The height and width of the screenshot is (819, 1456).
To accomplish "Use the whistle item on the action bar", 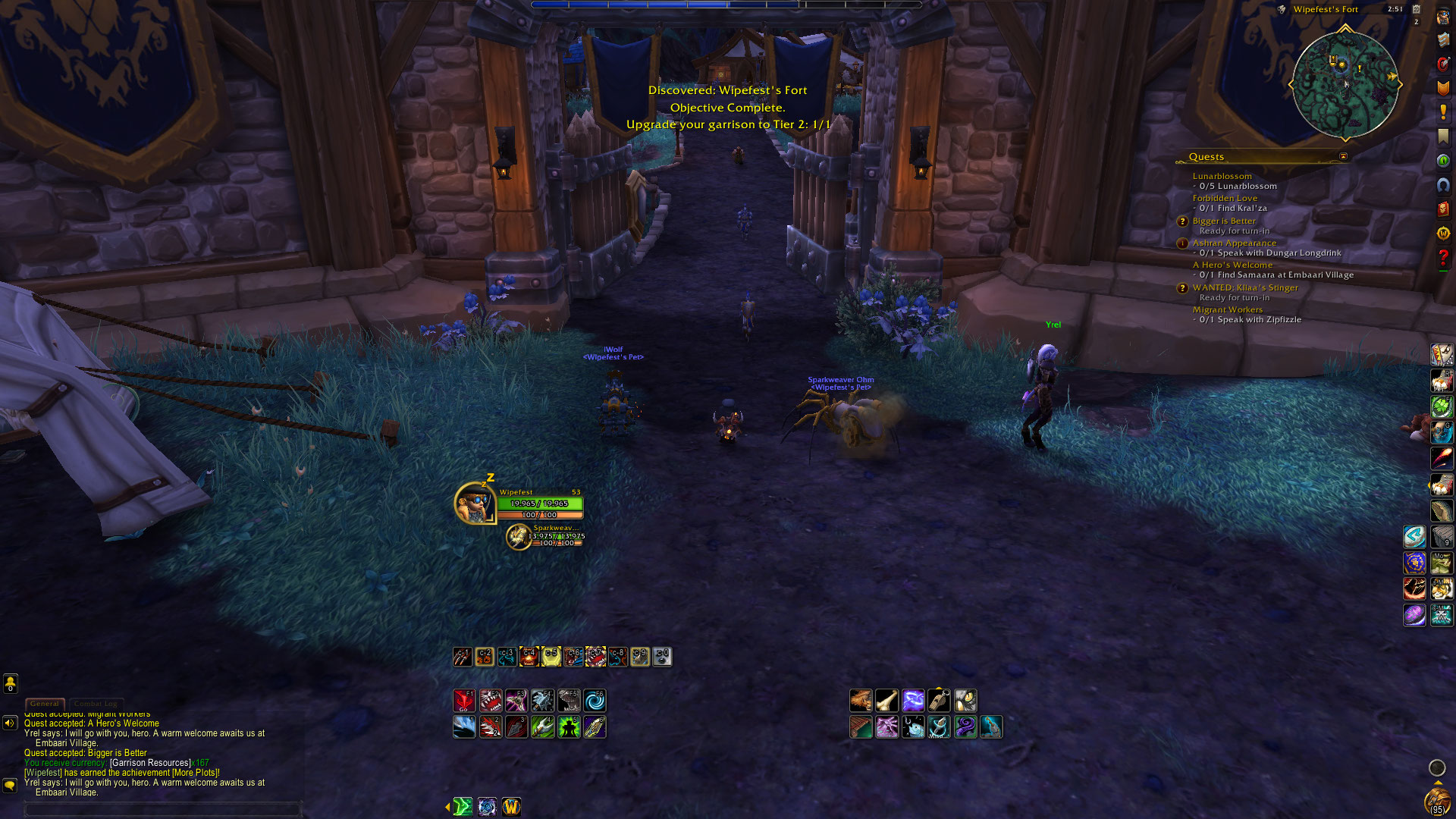I will tap(939, 701).
